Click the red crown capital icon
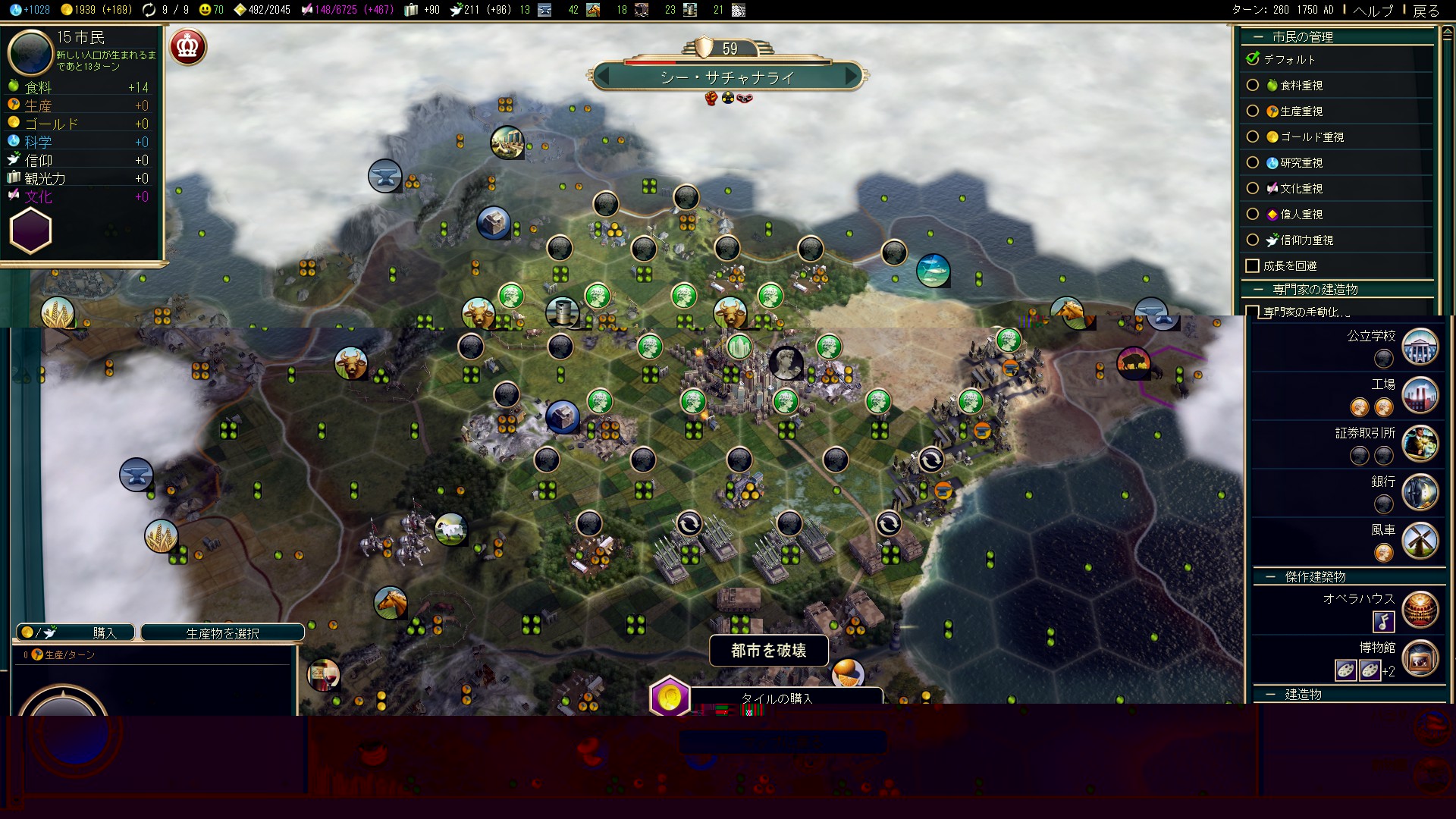Screen dimensions: 1456x819 [187, 47]
